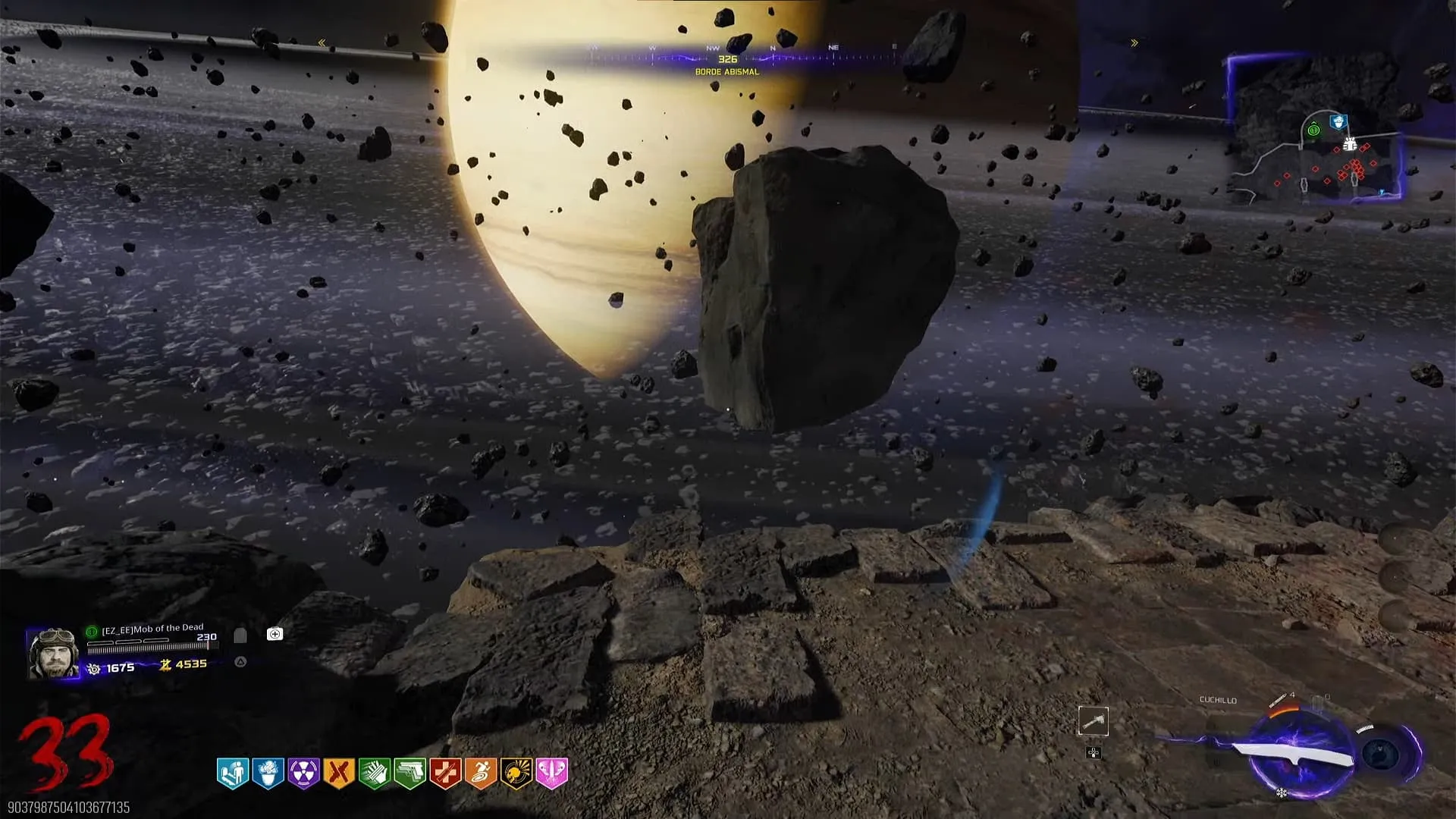Click the axe equipment slot

tap(1094, 721)
